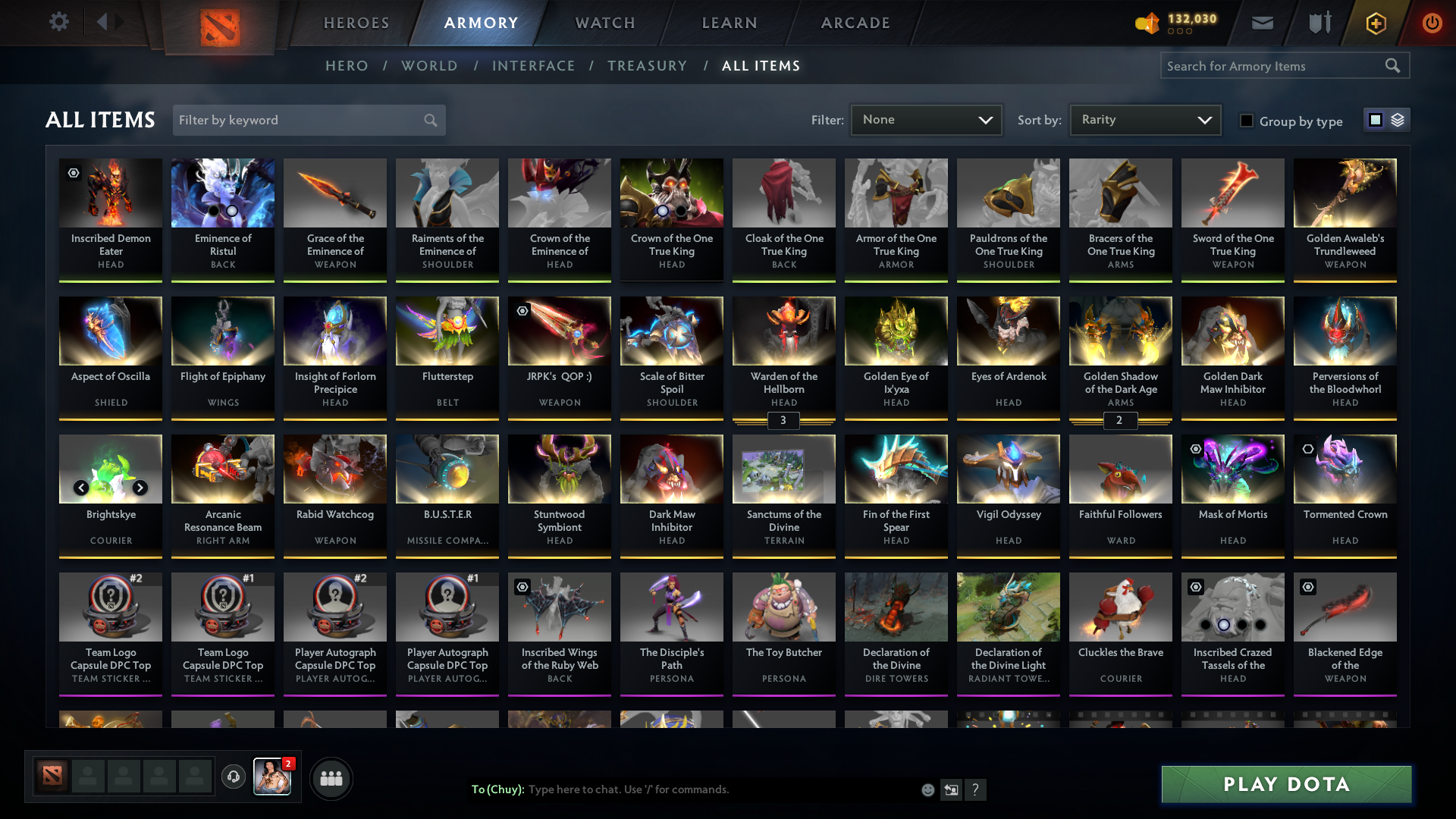Viewport: 1456px width, 819px height.
Task: Toggle the eye icon on Mask of Mortis
Action: click(1195, 450)
